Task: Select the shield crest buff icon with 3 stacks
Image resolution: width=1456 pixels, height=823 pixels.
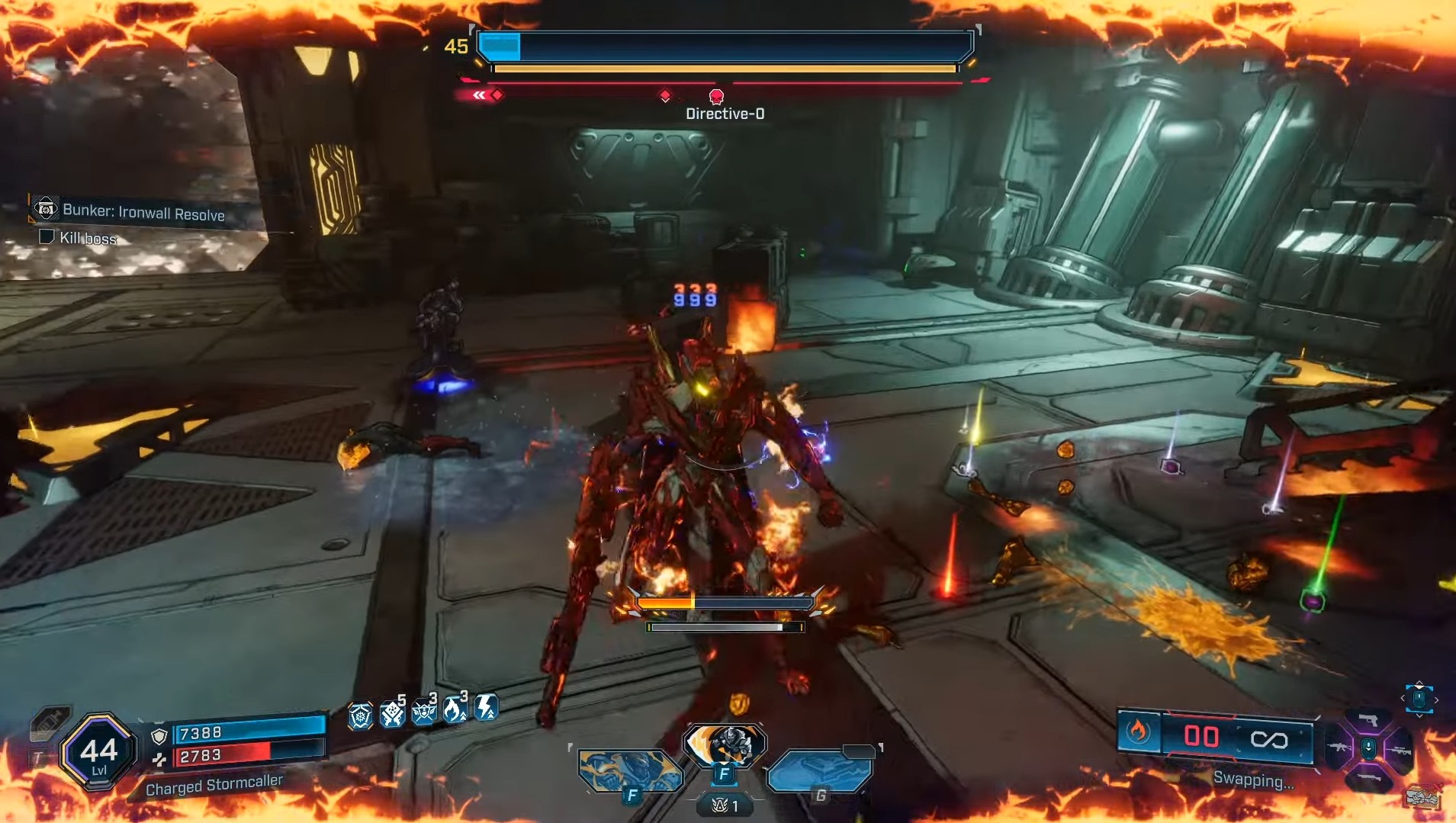Action: pos(423,714)
